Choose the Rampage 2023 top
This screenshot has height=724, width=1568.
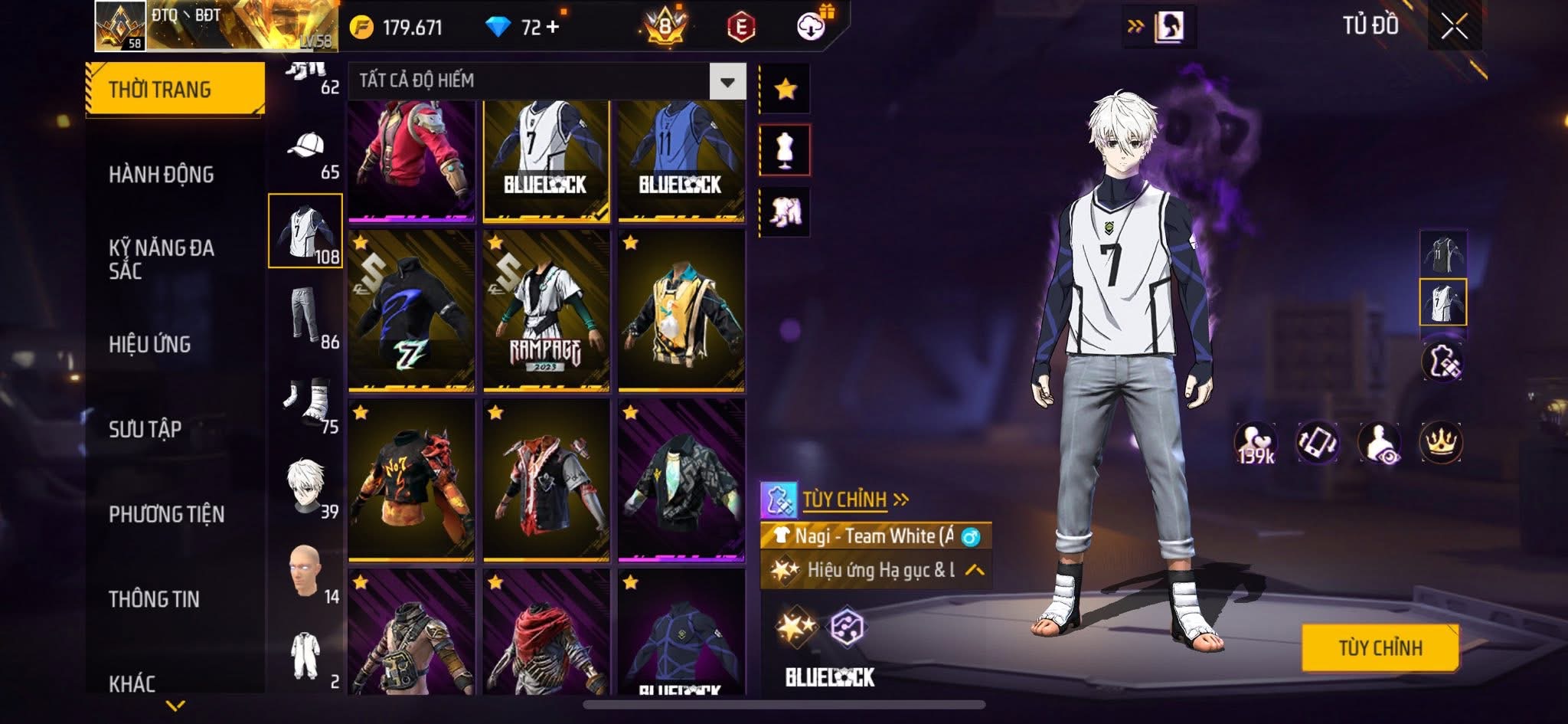tap(546, 311)
